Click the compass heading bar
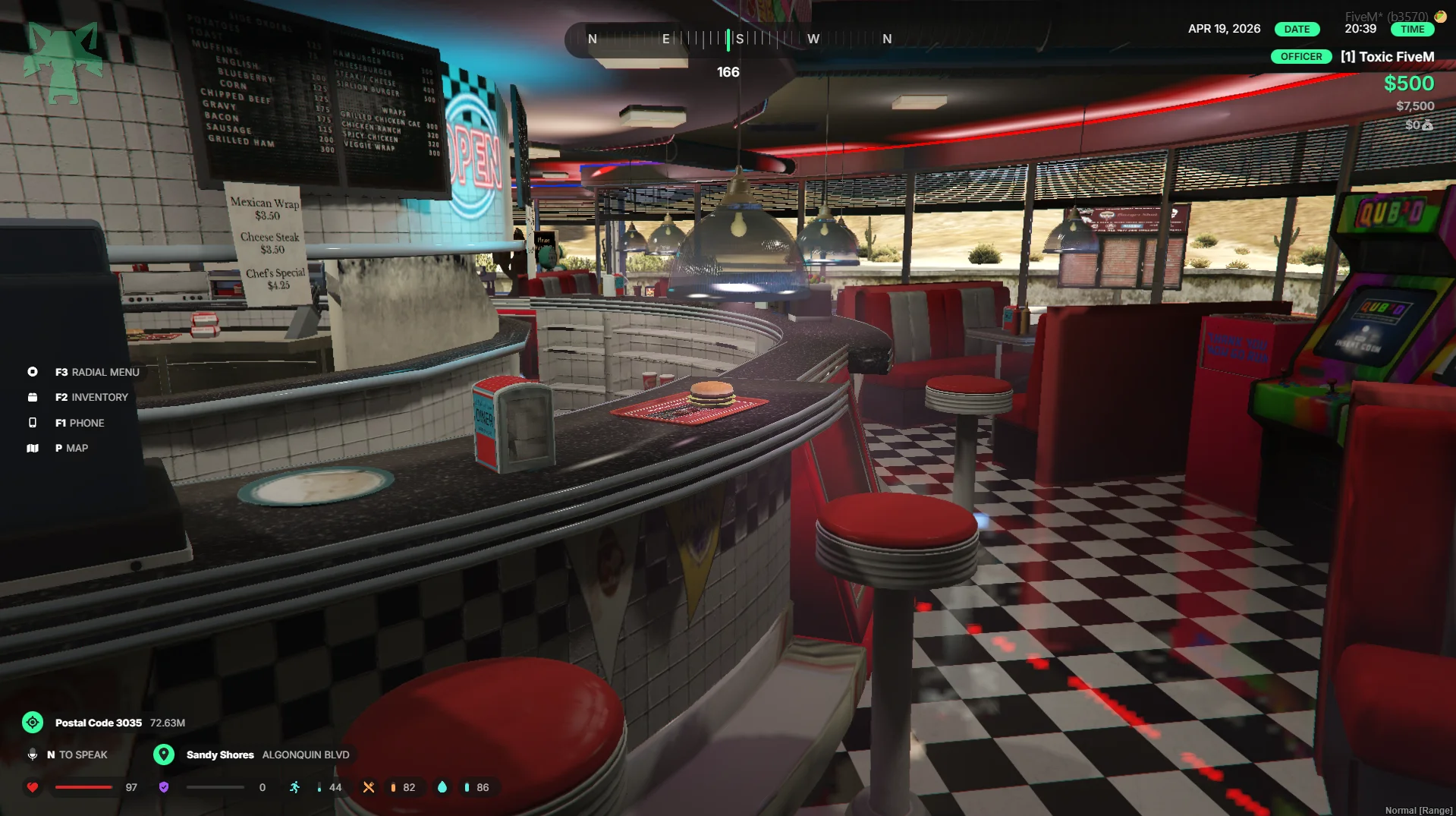1456x816 pixels. (x=728, y=39)
